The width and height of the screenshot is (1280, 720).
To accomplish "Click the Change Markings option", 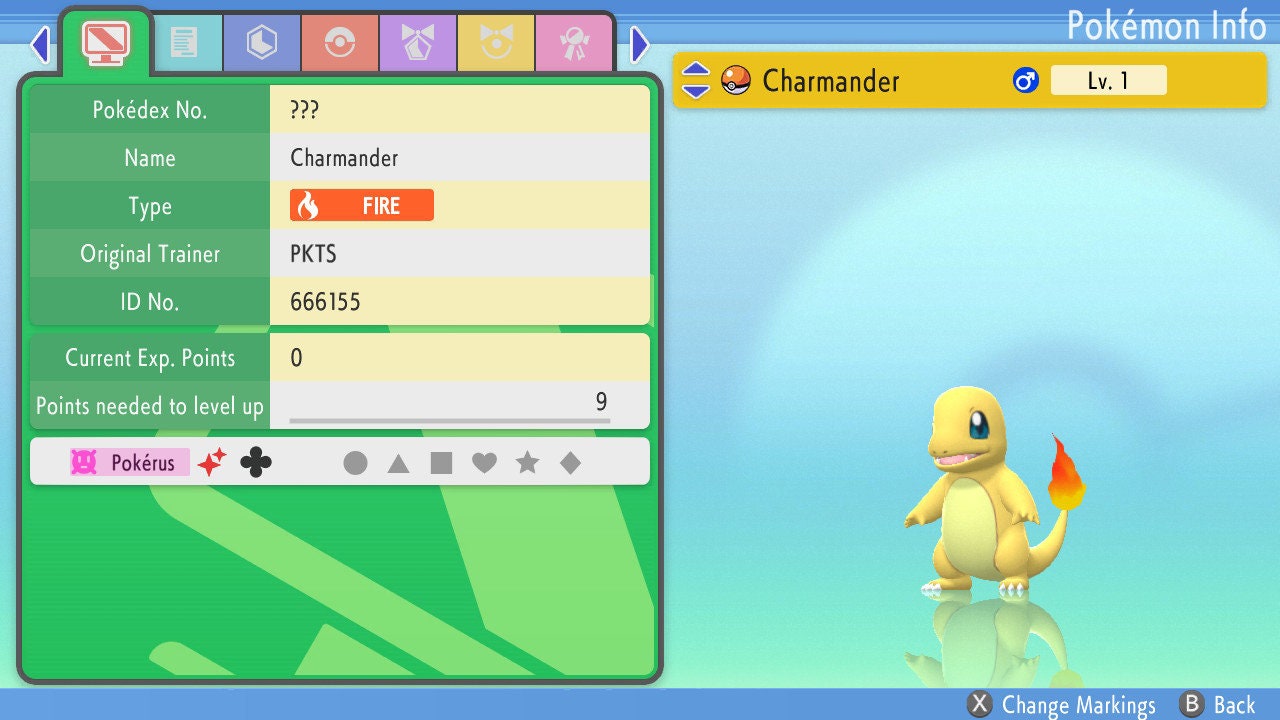I will [x=1062, y=705].
